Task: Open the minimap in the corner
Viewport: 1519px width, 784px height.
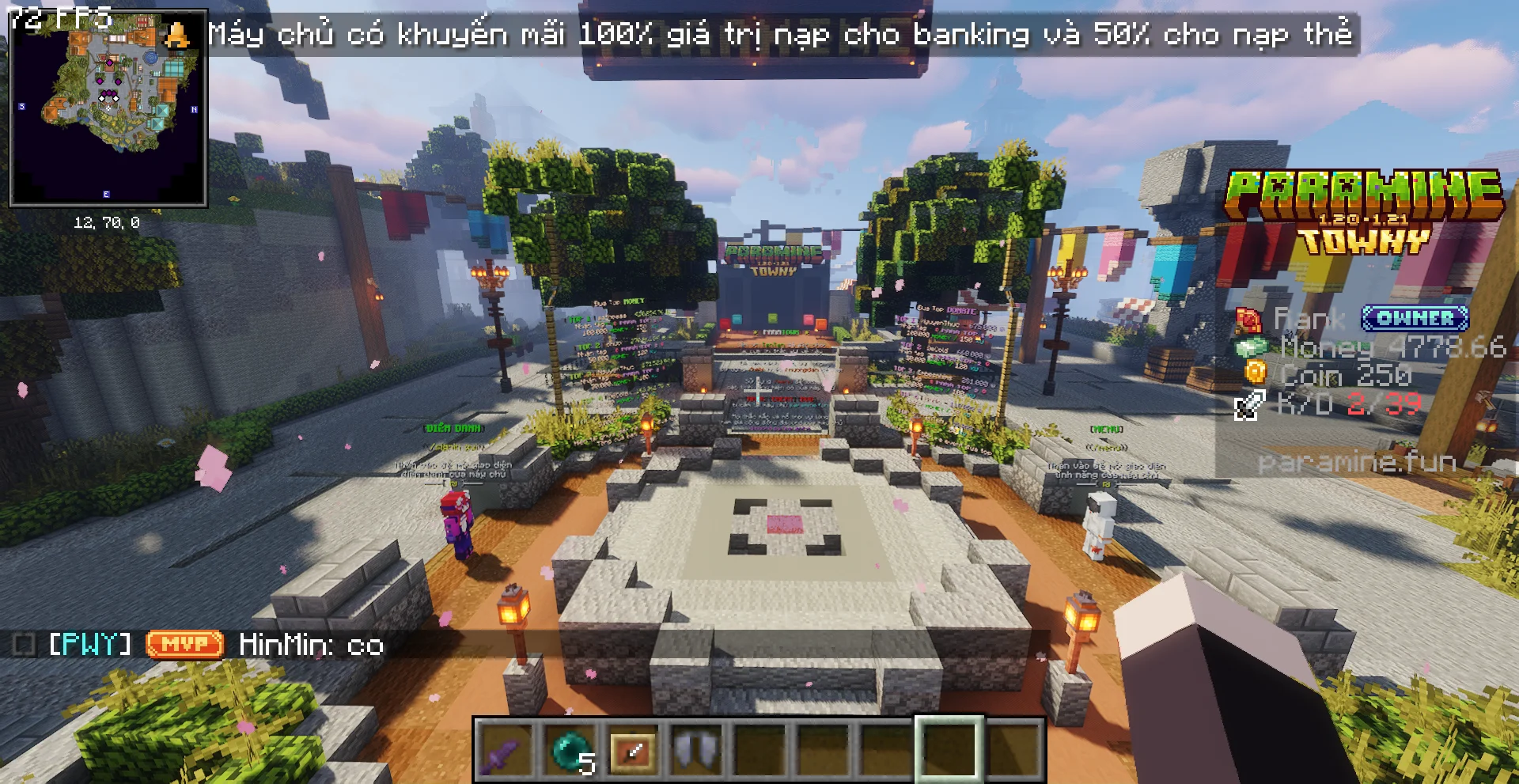Action: 108,108
